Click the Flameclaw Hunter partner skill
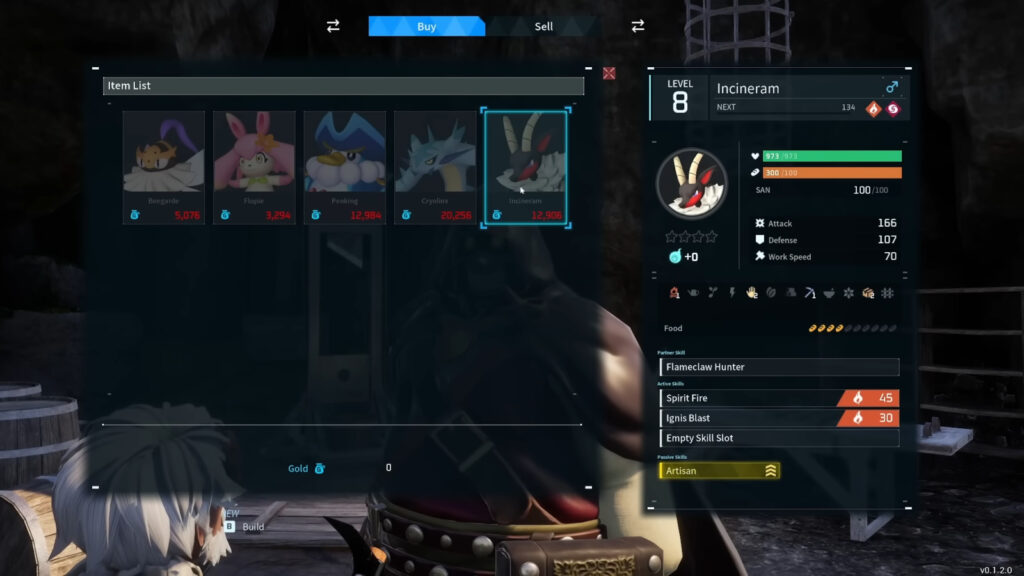Viewport: 1024px width, 576px height. [x=779, y=367]
